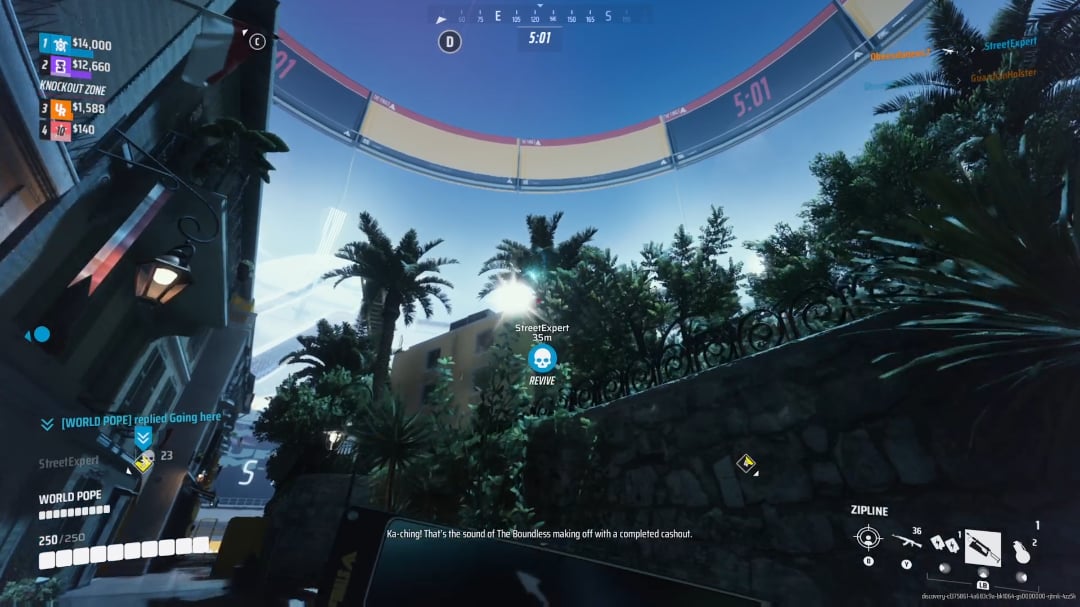
Task: Select the first-place turtle team row
Action: (76, 44)
